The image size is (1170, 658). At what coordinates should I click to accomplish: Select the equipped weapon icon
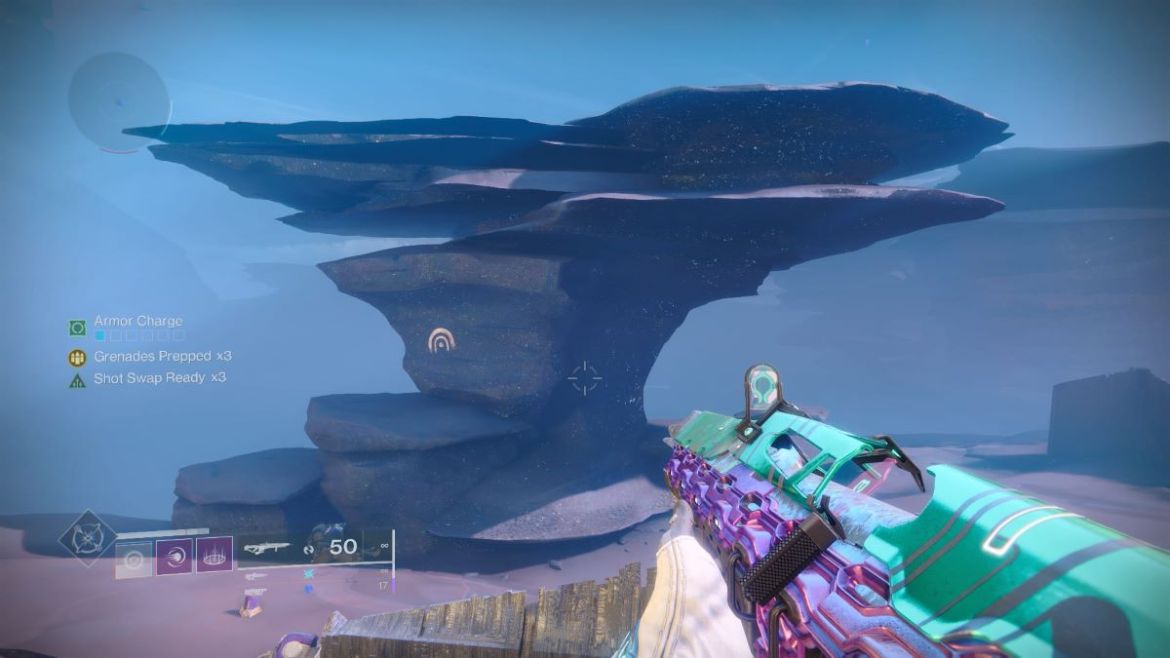(267, 547)
